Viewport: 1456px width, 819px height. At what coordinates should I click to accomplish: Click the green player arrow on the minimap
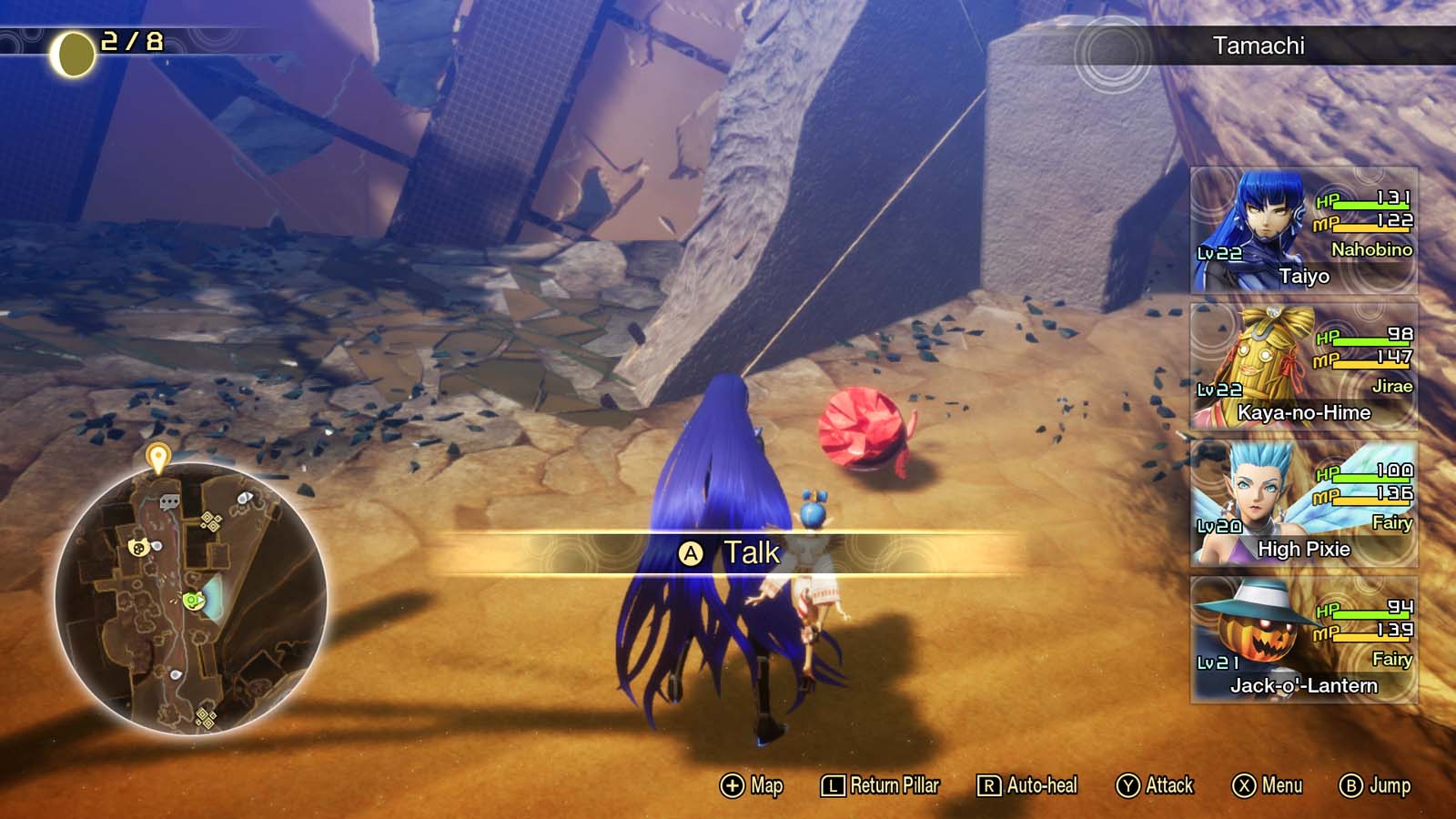192,601
